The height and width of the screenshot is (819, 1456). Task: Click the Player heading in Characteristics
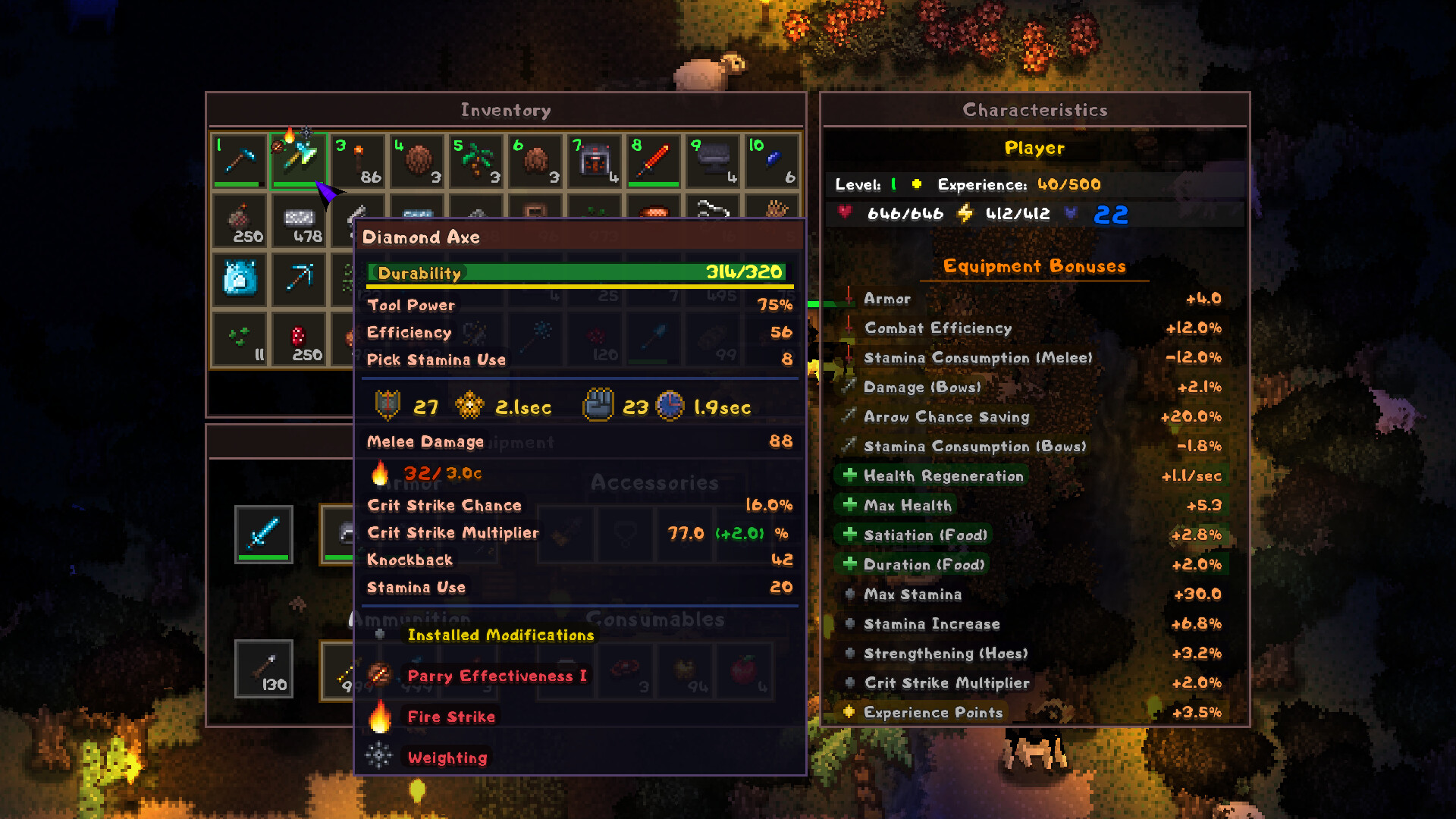[1034, 148]
